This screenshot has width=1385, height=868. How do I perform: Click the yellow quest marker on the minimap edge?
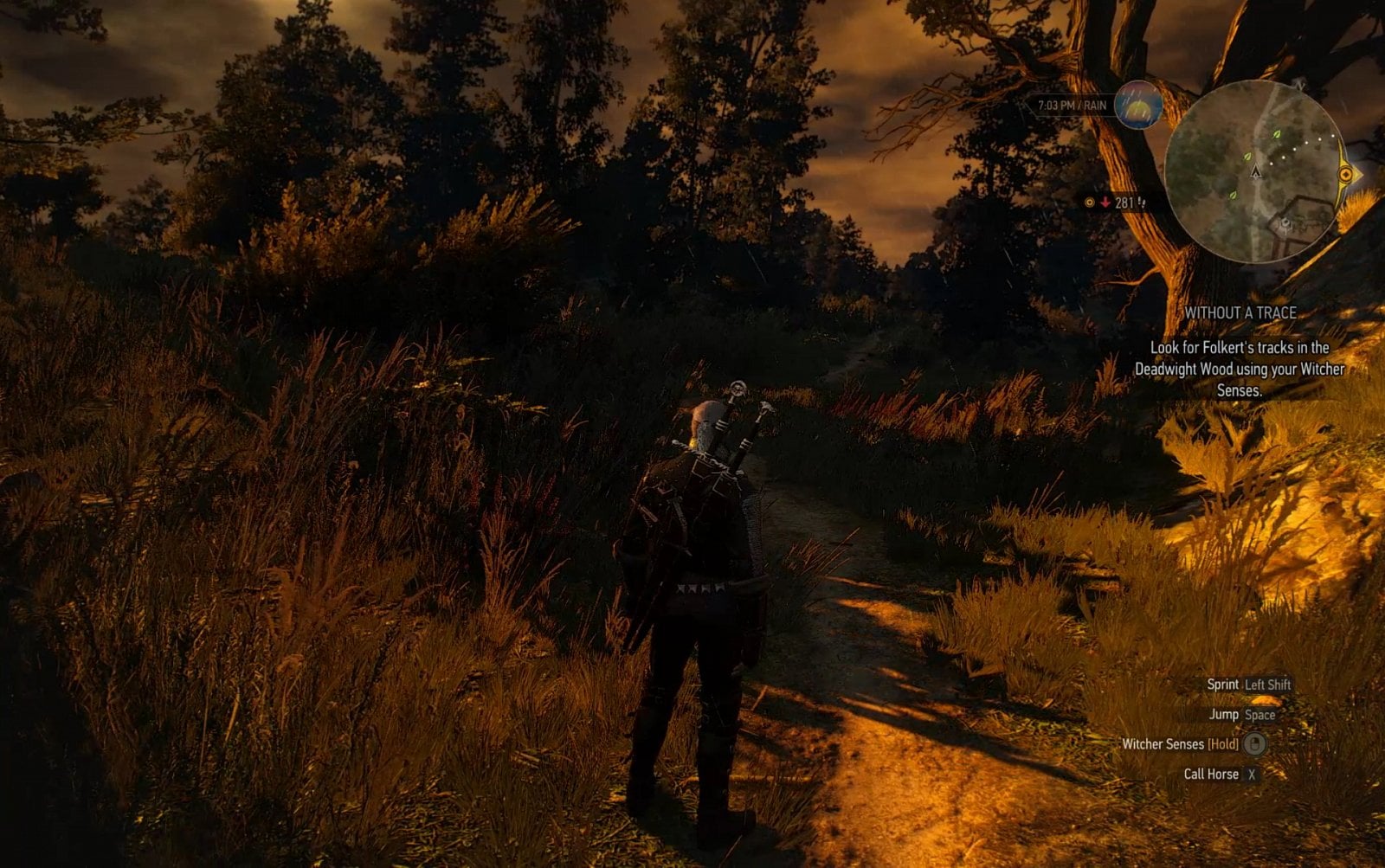(x=1346, y=174)
